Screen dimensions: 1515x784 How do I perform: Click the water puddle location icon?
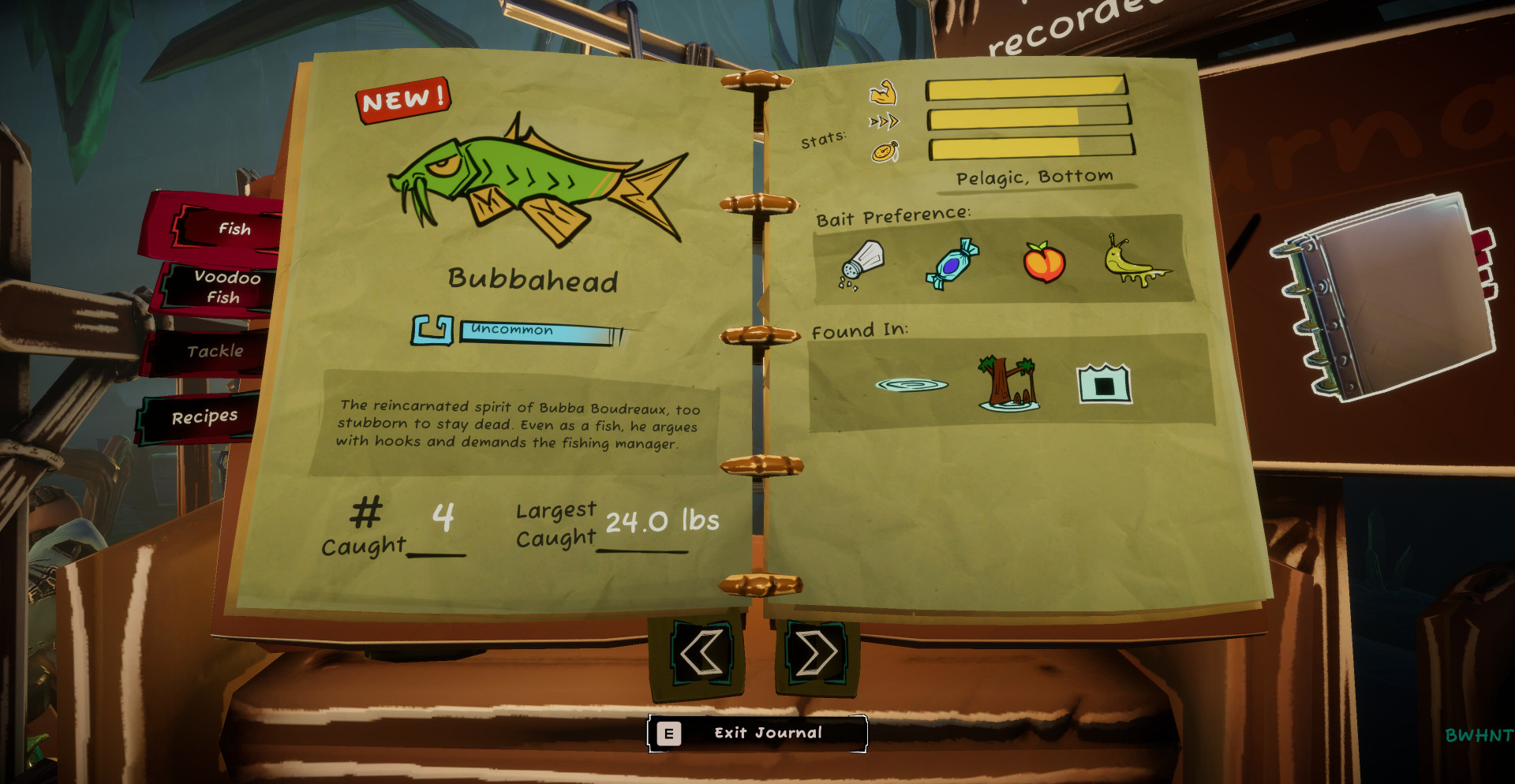click(x=911, y=385)
